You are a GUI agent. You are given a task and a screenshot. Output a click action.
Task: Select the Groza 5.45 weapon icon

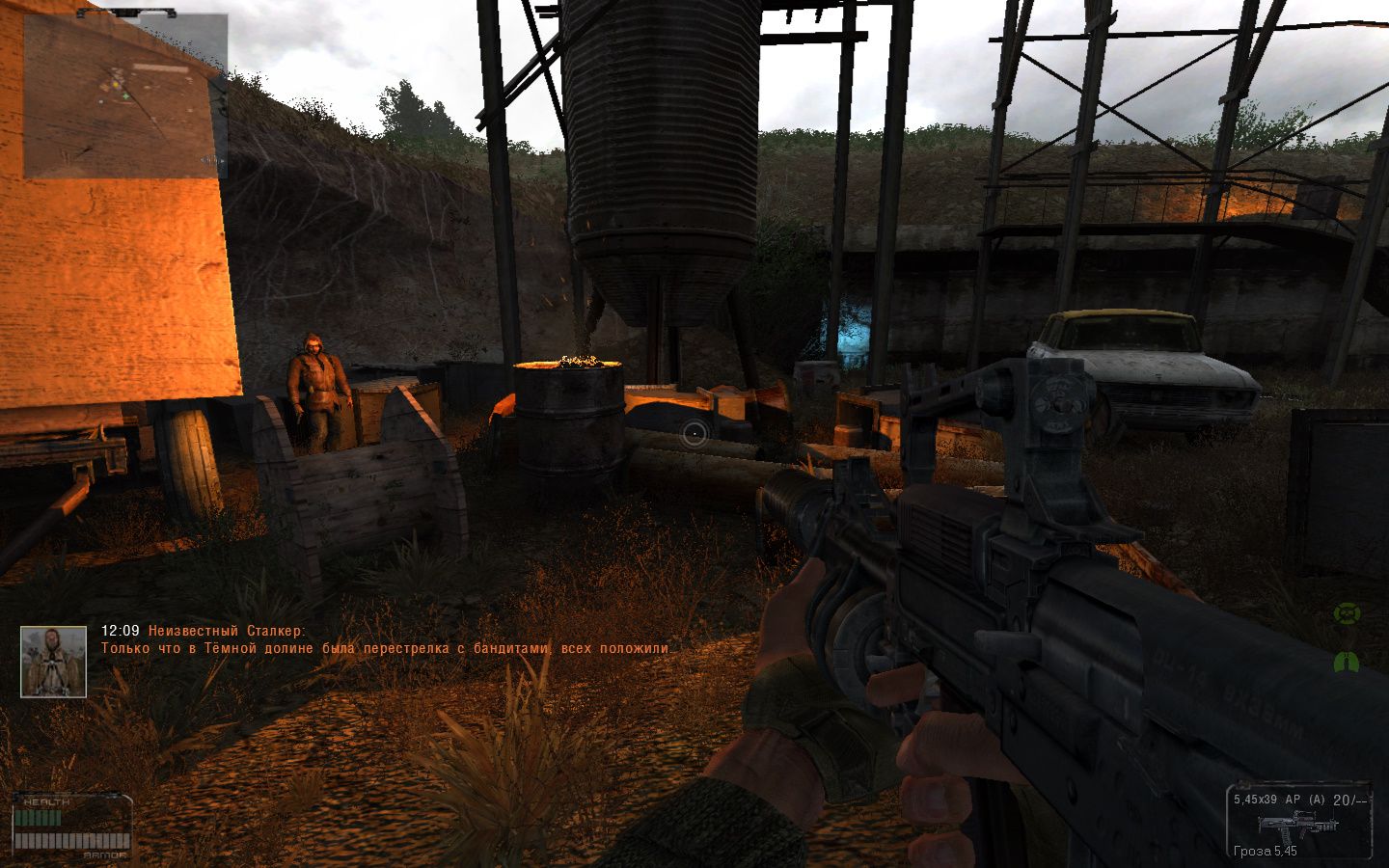(1299, 825)
